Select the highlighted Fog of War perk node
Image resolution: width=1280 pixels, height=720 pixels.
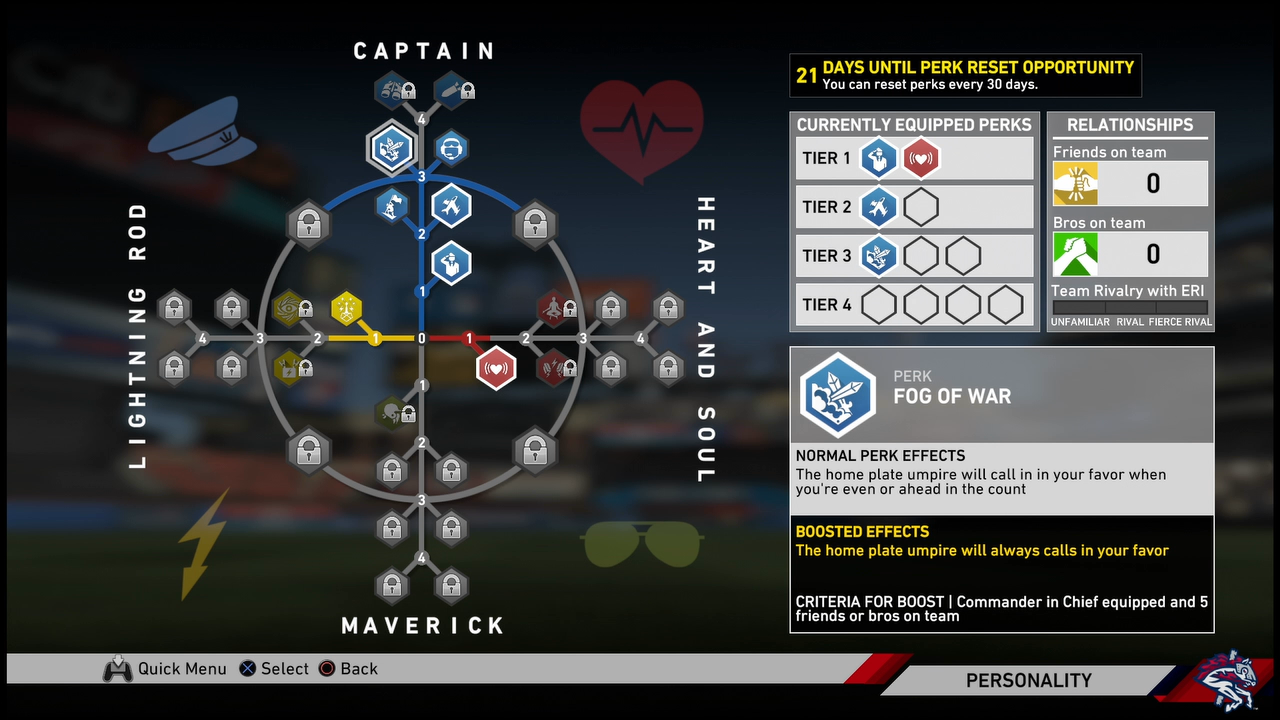coord(391,148)
